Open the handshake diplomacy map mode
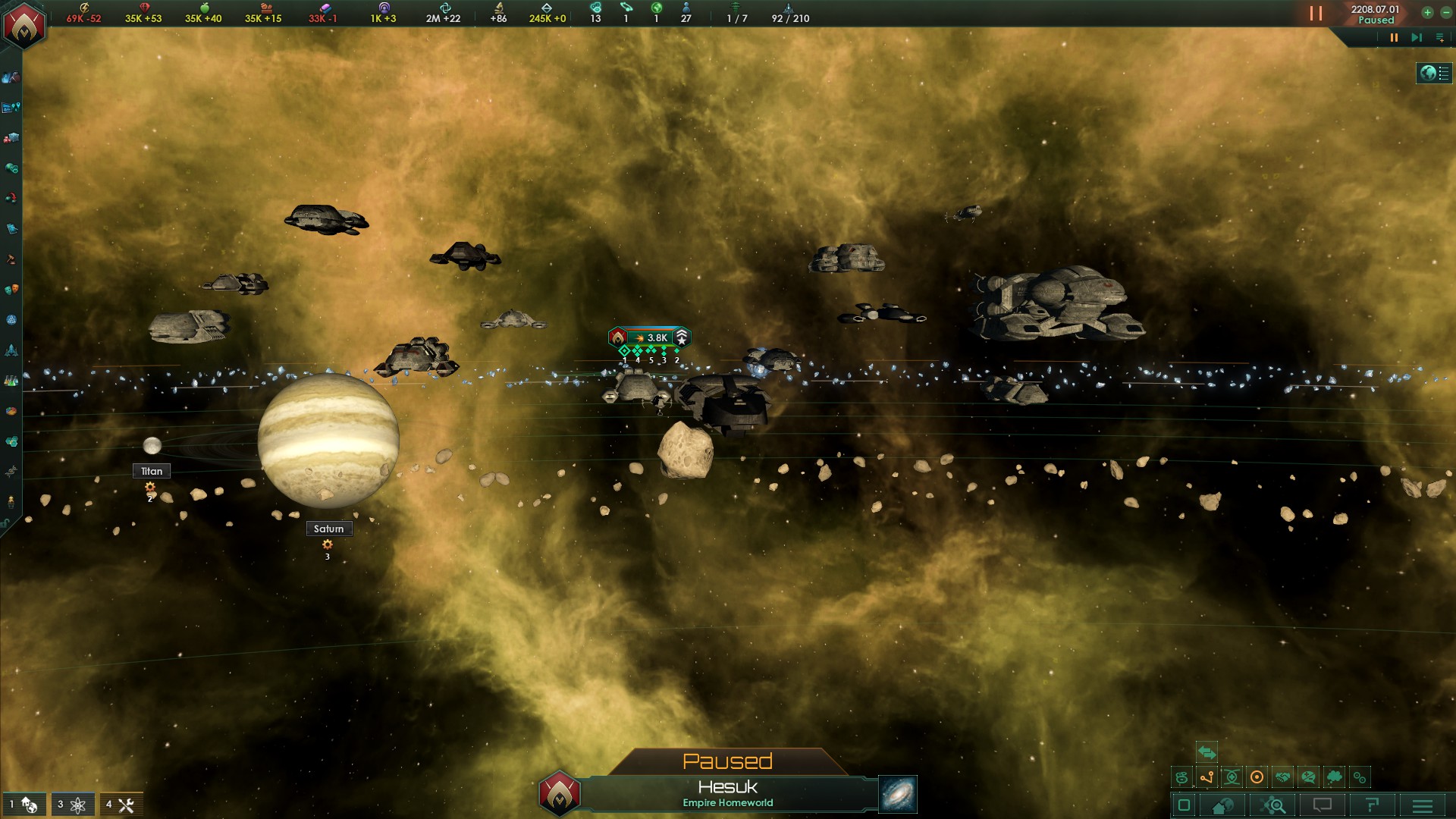The height and width of the screenshot is (819, 1456). point(1282,777)
